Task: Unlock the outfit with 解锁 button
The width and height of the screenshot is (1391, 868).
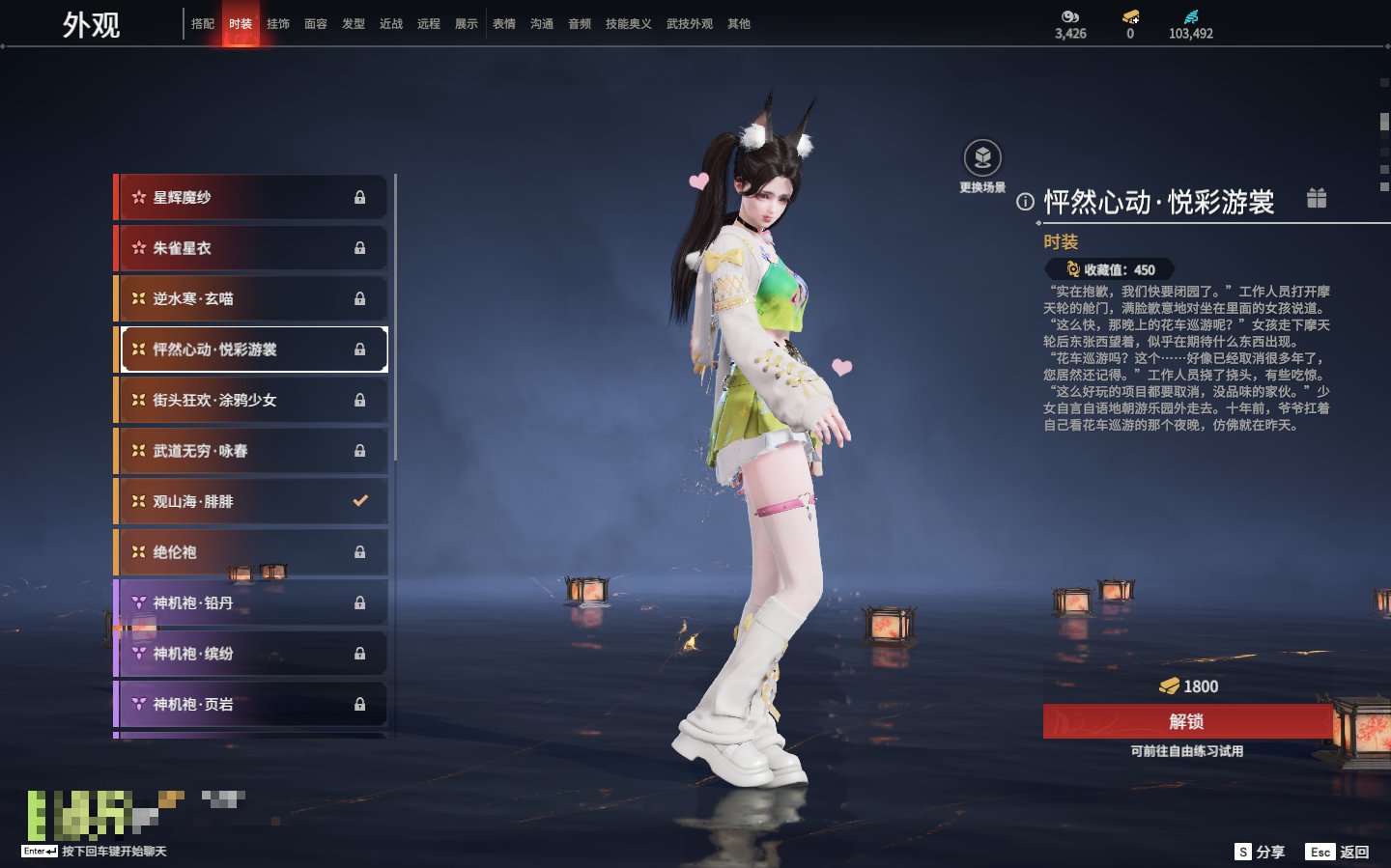Action: pyautogui.click(x=1186, y=721)
